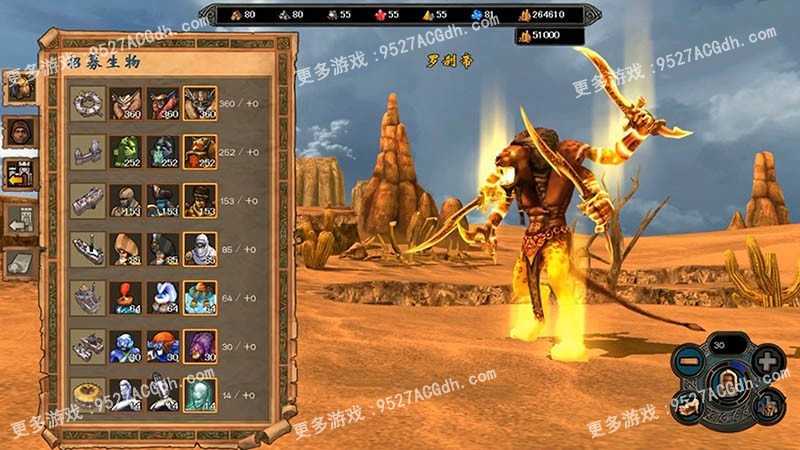
Task: Pick the highlighted teal-faced creature showing 14
Action: [200, 393]
